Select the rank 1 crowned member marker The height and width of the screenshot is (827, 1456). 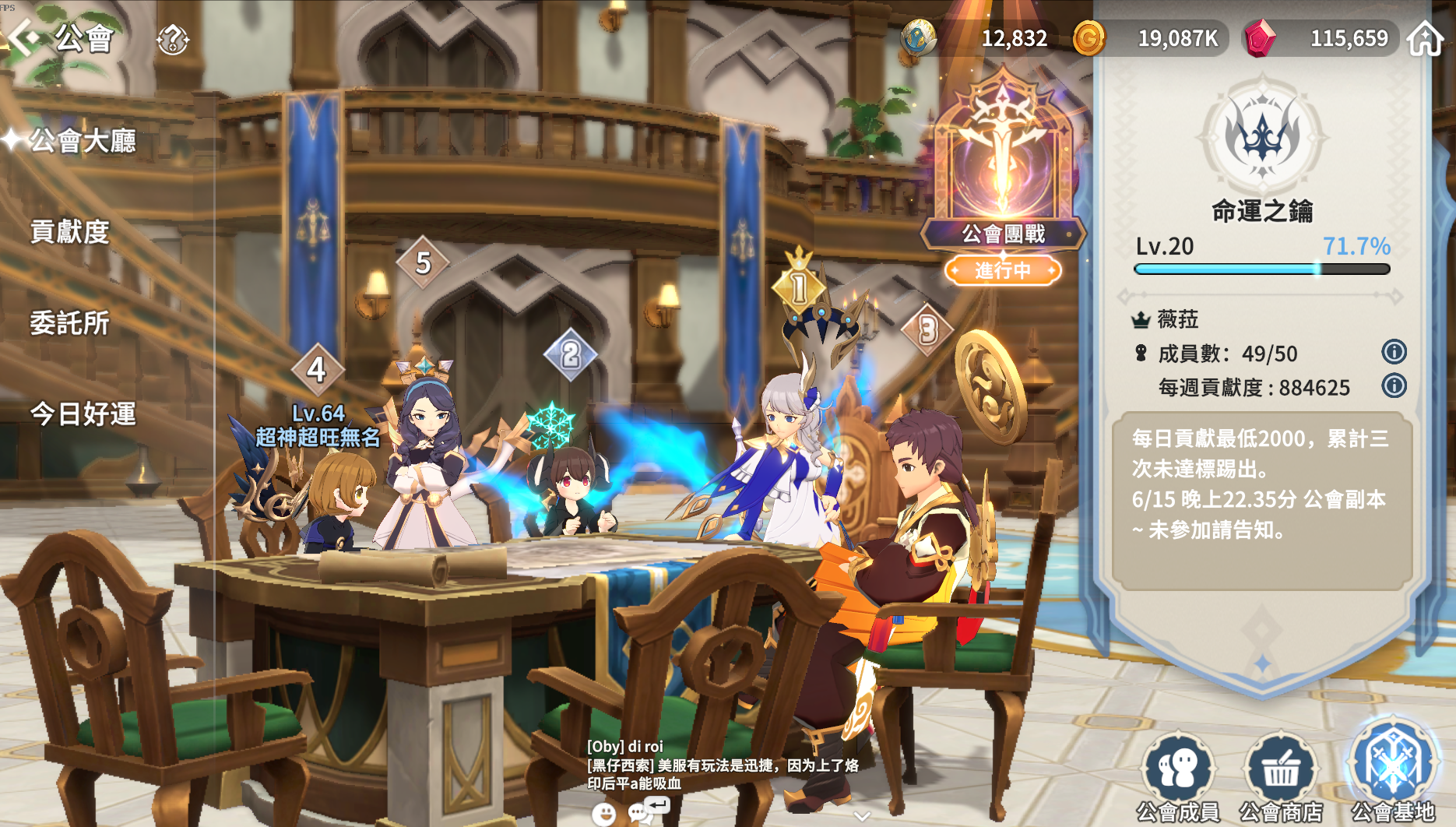tap(799, 287)
